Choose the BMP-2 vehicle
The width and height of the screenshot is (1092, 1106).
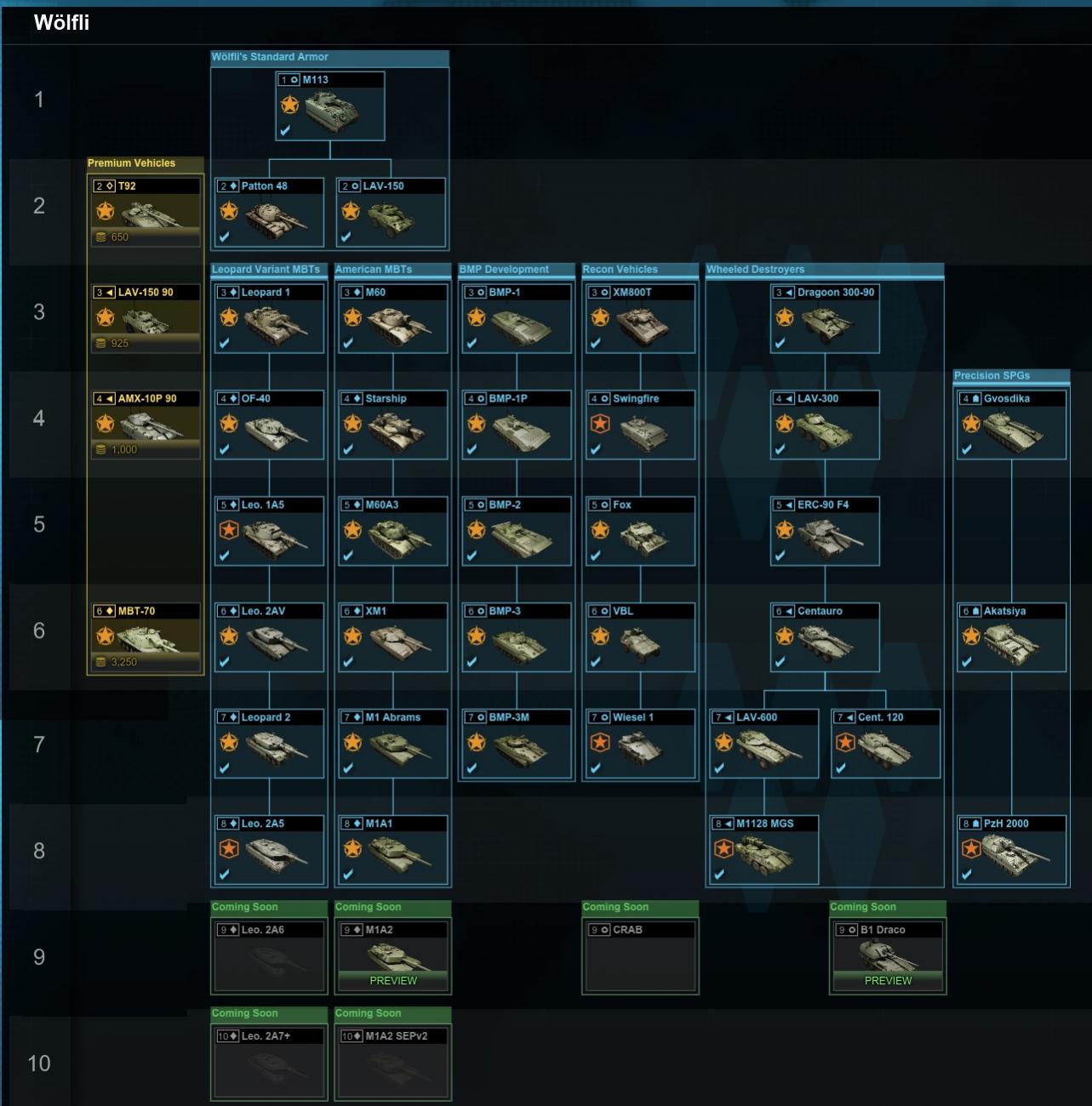click(516, 532)
